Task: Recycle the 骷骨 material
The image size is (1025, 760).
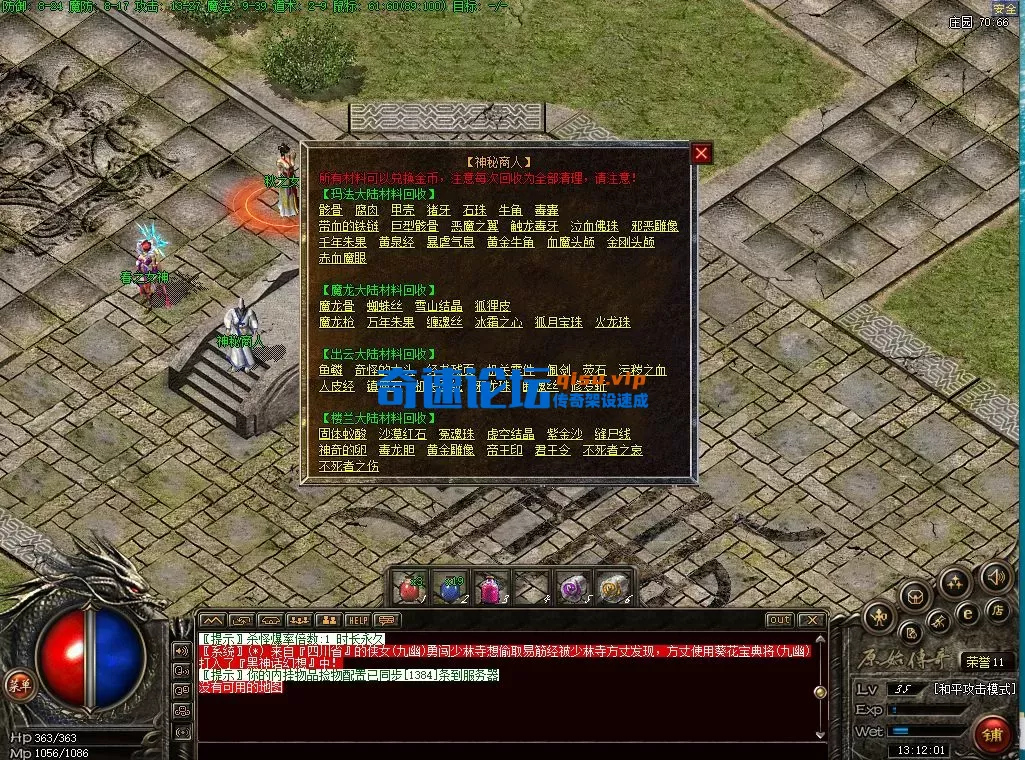Action: pyautogui.click(x=330, y=210)
